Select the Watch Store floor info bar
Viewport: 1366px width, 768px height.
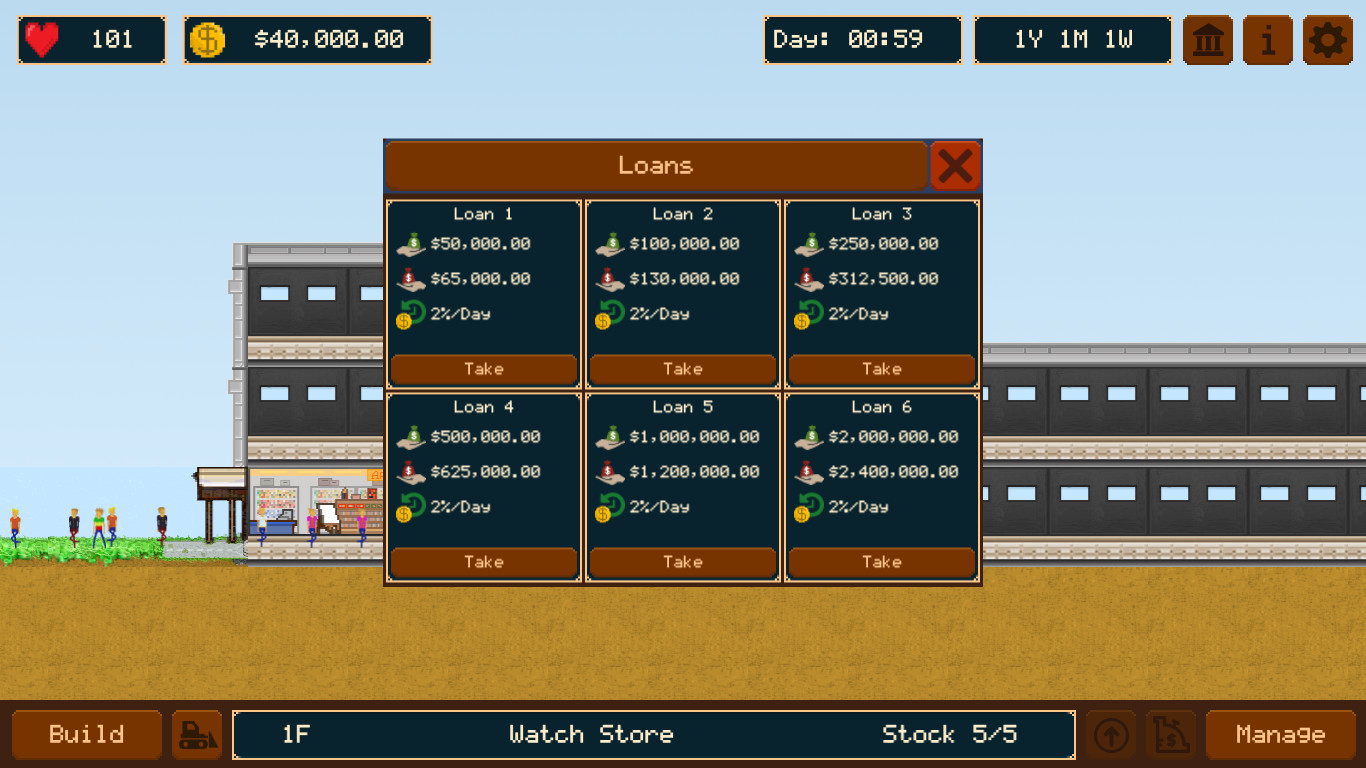pos(653,734)
